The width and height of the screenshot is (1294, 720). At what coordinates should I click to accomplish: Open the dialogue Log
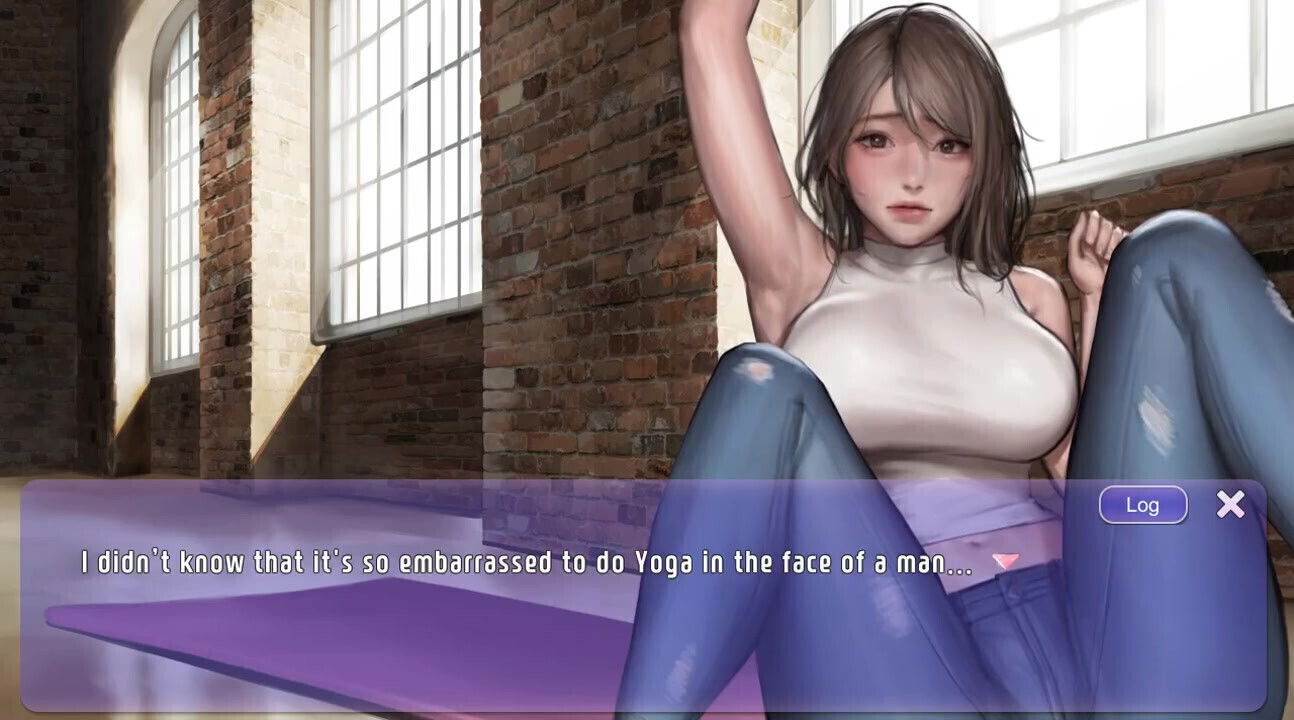click(x=1142, y=505)
